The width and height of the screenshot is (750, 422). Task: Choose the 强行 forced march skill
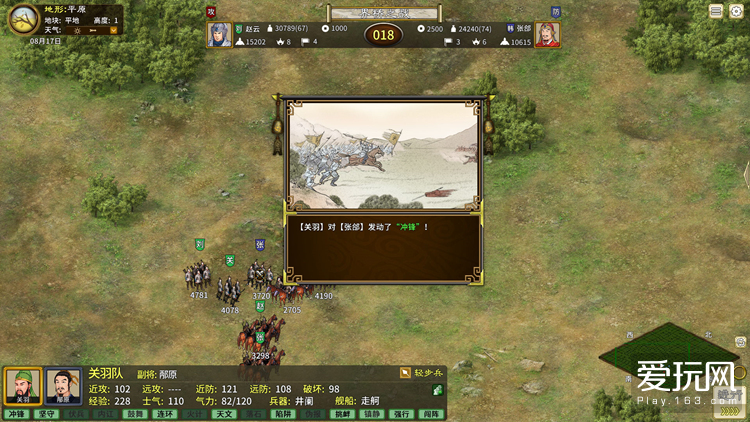click(x=402, y=414)
